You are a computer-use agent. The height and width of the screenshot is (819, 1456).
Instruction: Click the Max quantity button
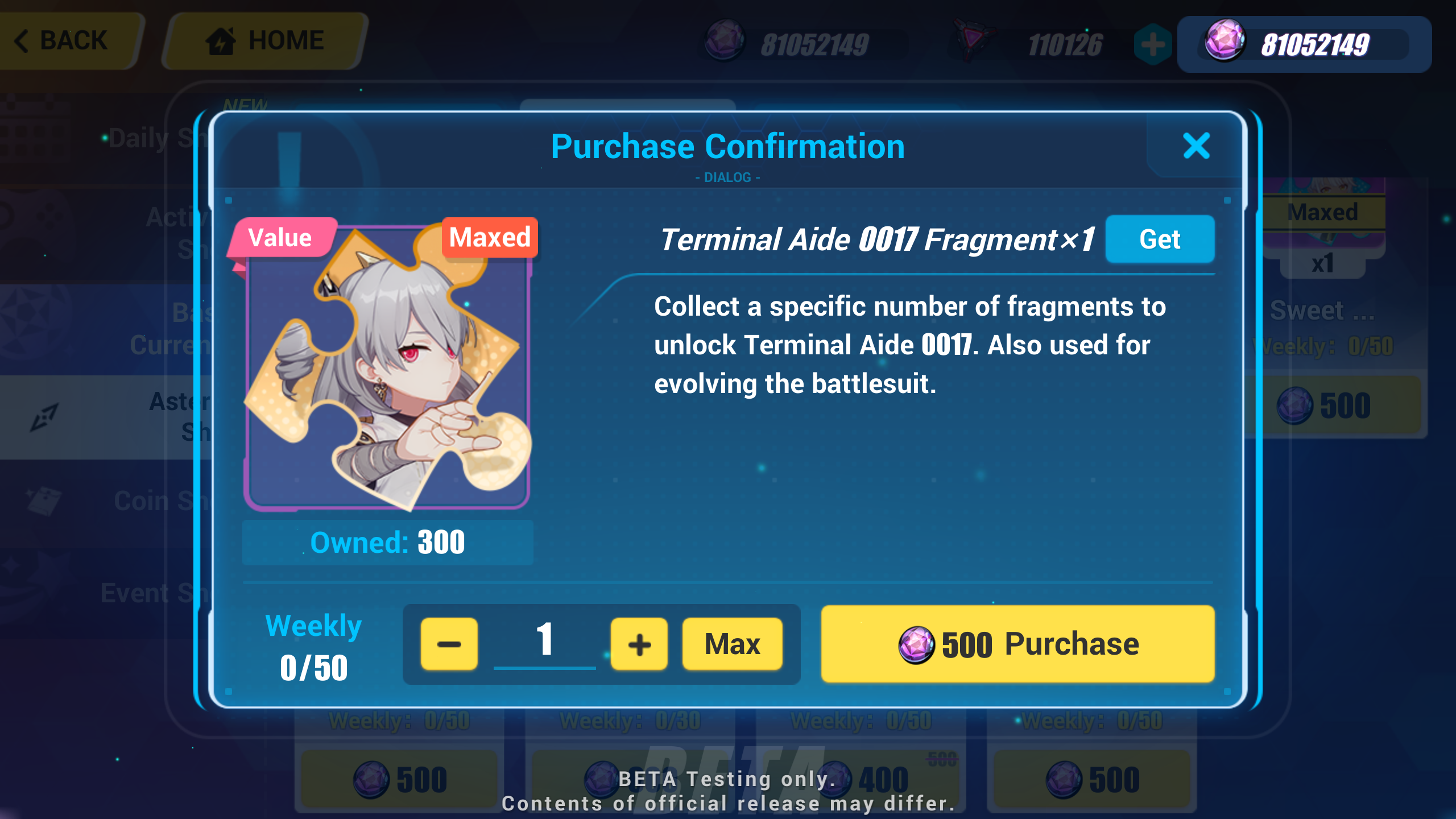pos(732,643)
